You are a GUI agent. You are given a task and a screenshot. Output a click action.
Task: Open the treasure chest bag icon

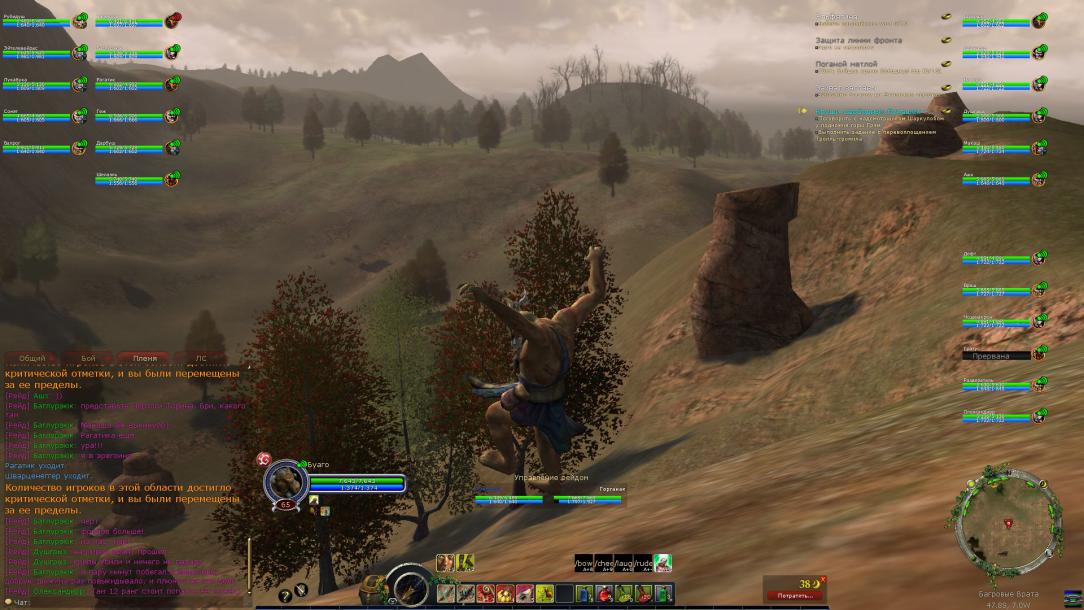374,591
